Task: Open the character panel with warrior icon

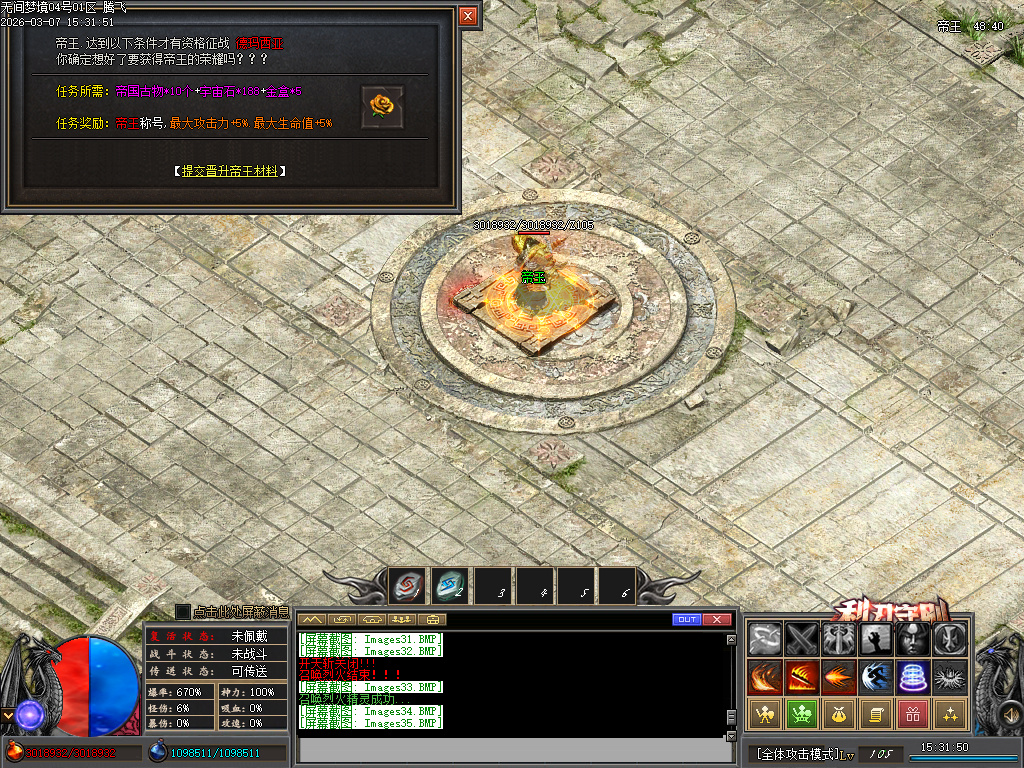Action: [766, 714]
